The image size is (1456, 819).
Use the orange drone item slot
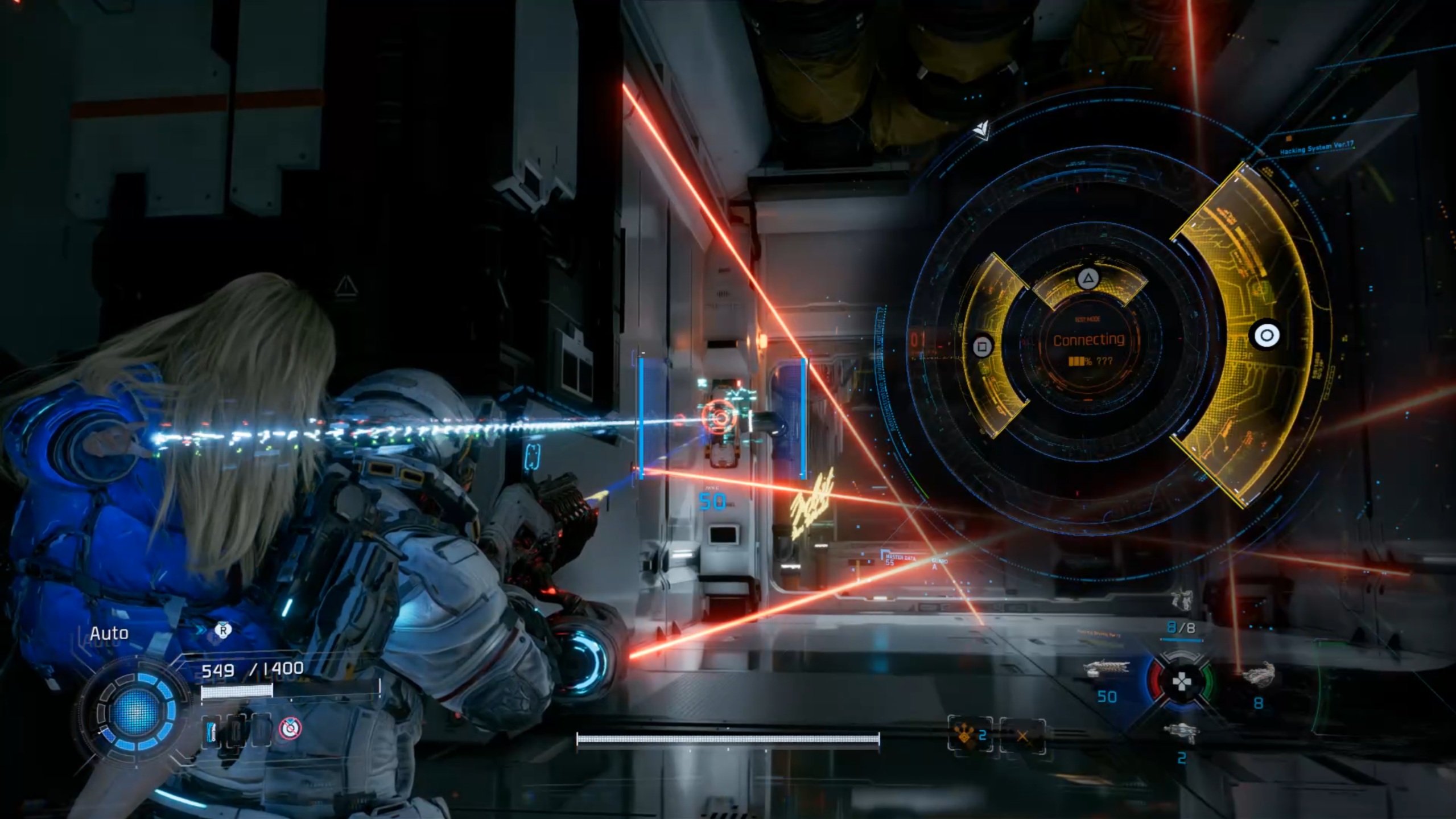coord(970,736)
